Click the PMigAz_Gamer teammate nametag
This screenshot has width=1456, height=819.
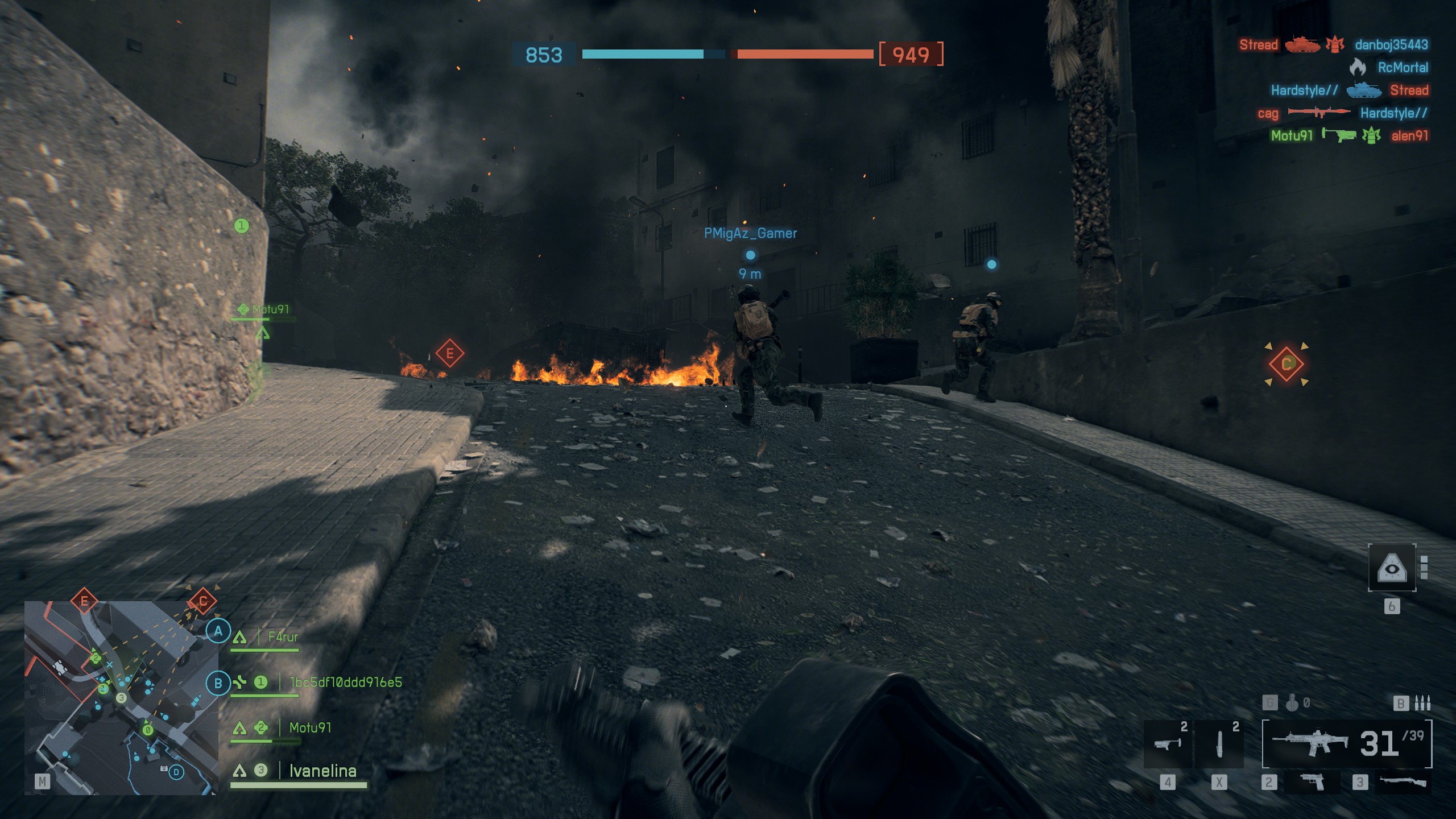click(x=750, y=233)
